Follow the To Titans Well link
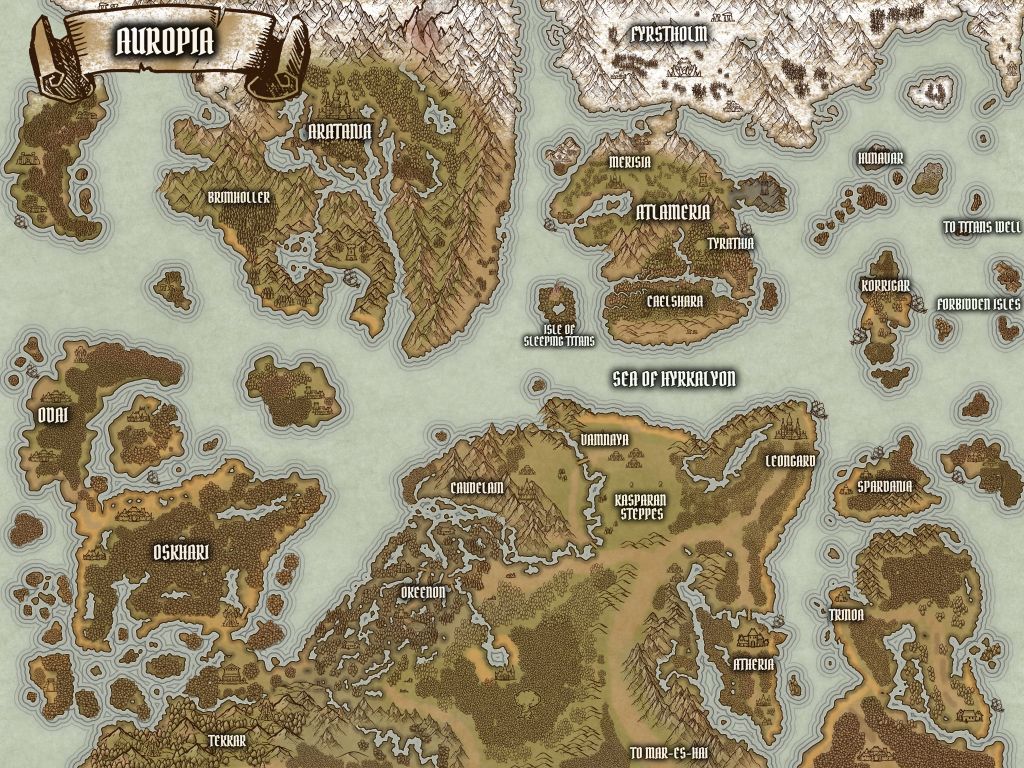The height and width of the screenshot is (768, 1024). [982, 227]
